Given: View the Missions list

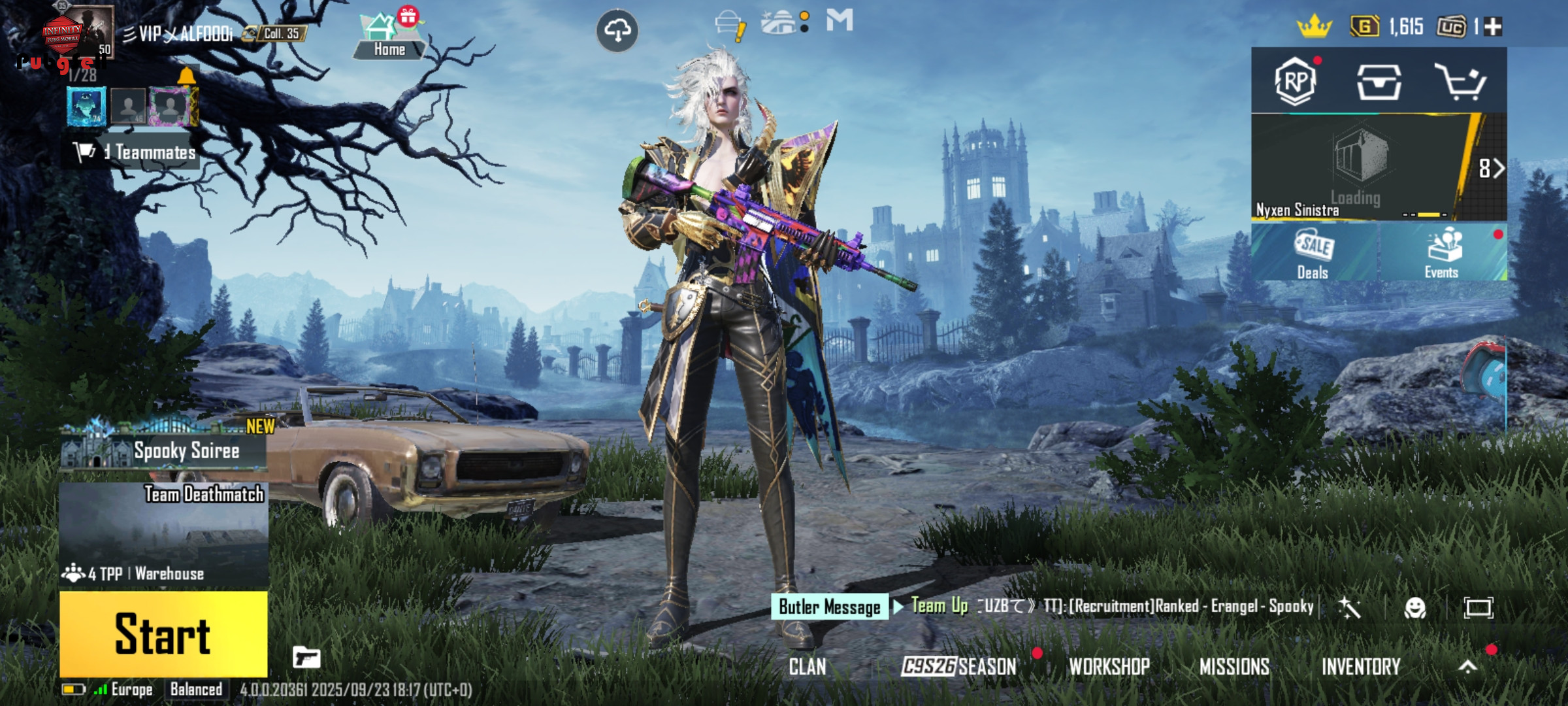Looking at the screenshot, I should pos(1234,667).
